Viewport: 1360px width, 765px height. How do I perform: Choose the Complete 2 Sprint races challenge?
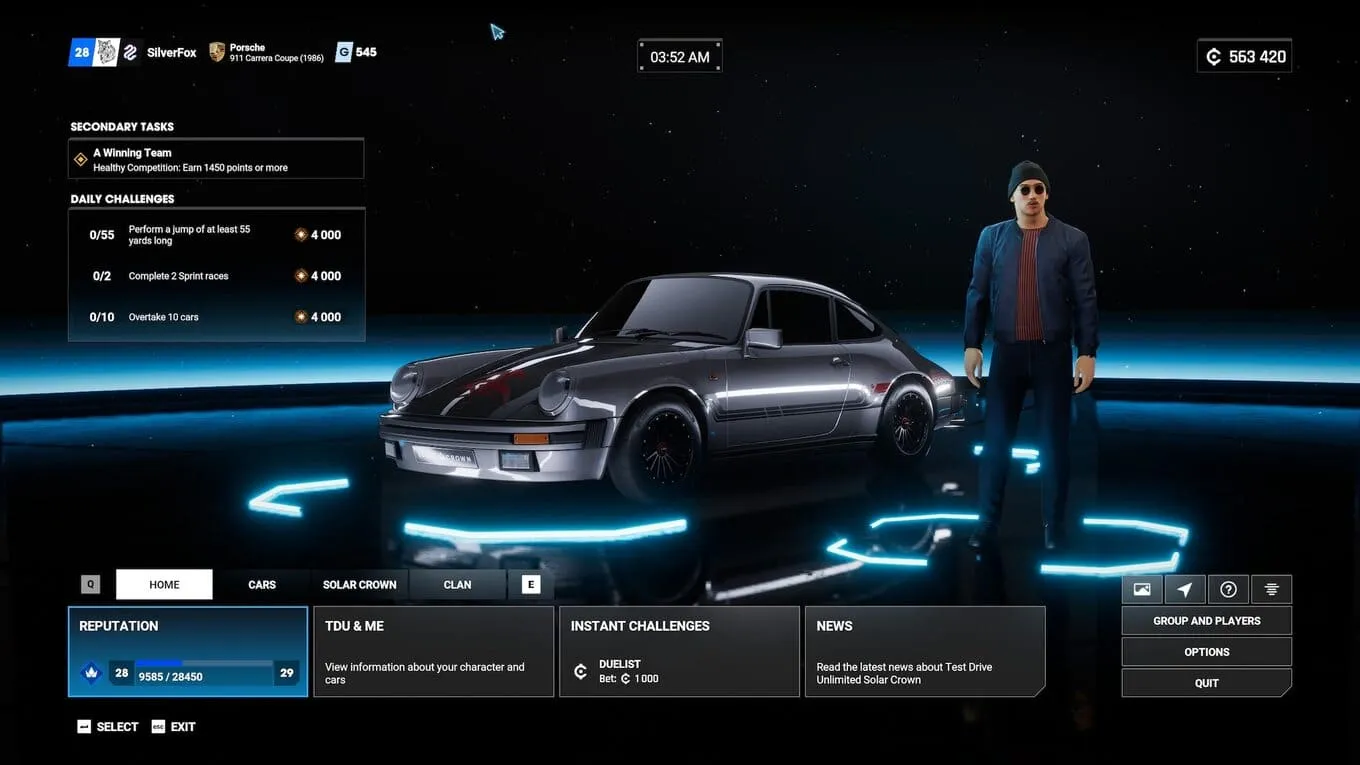(216, 276)
